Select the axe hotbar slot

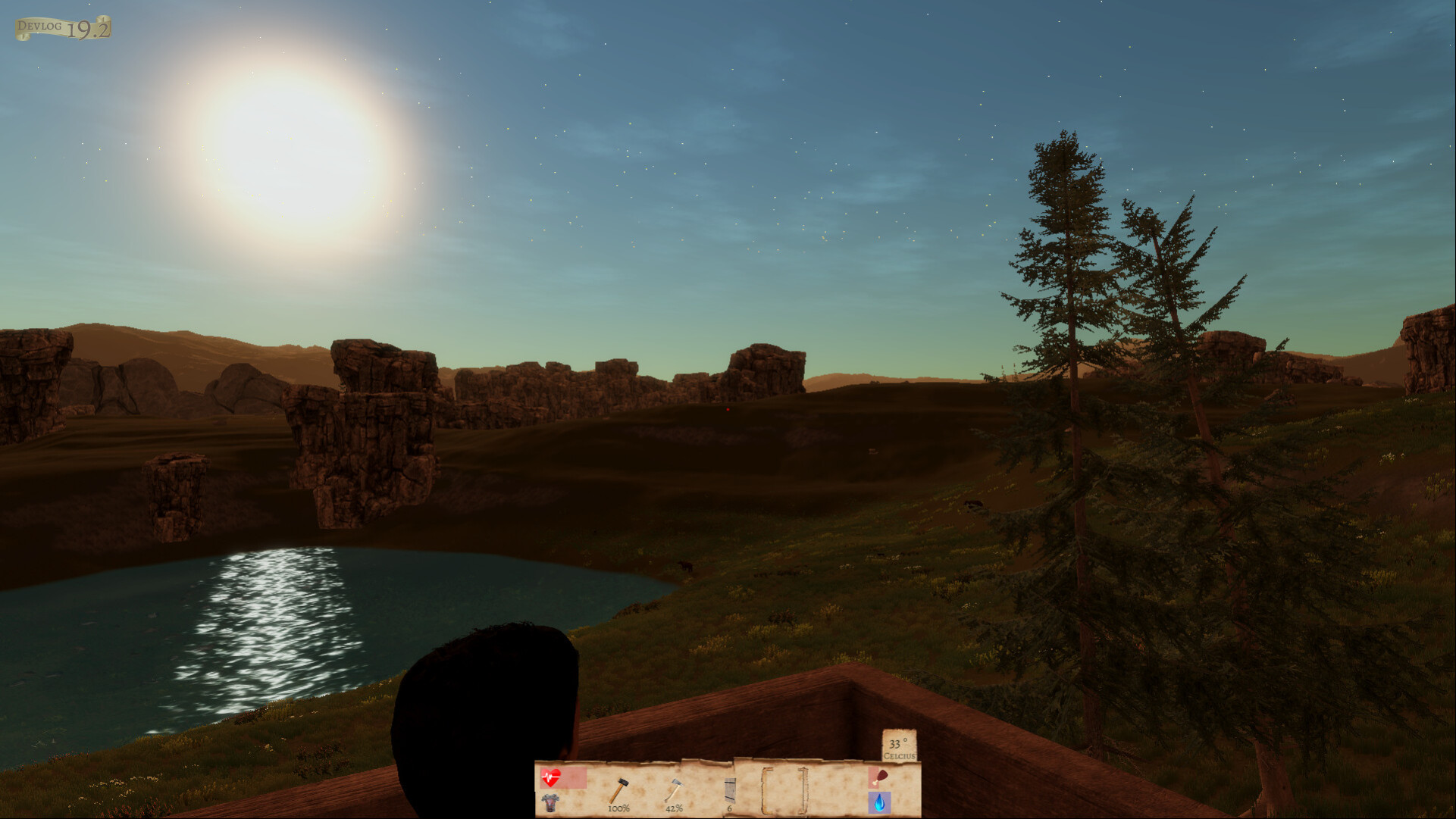click(673, 792)
